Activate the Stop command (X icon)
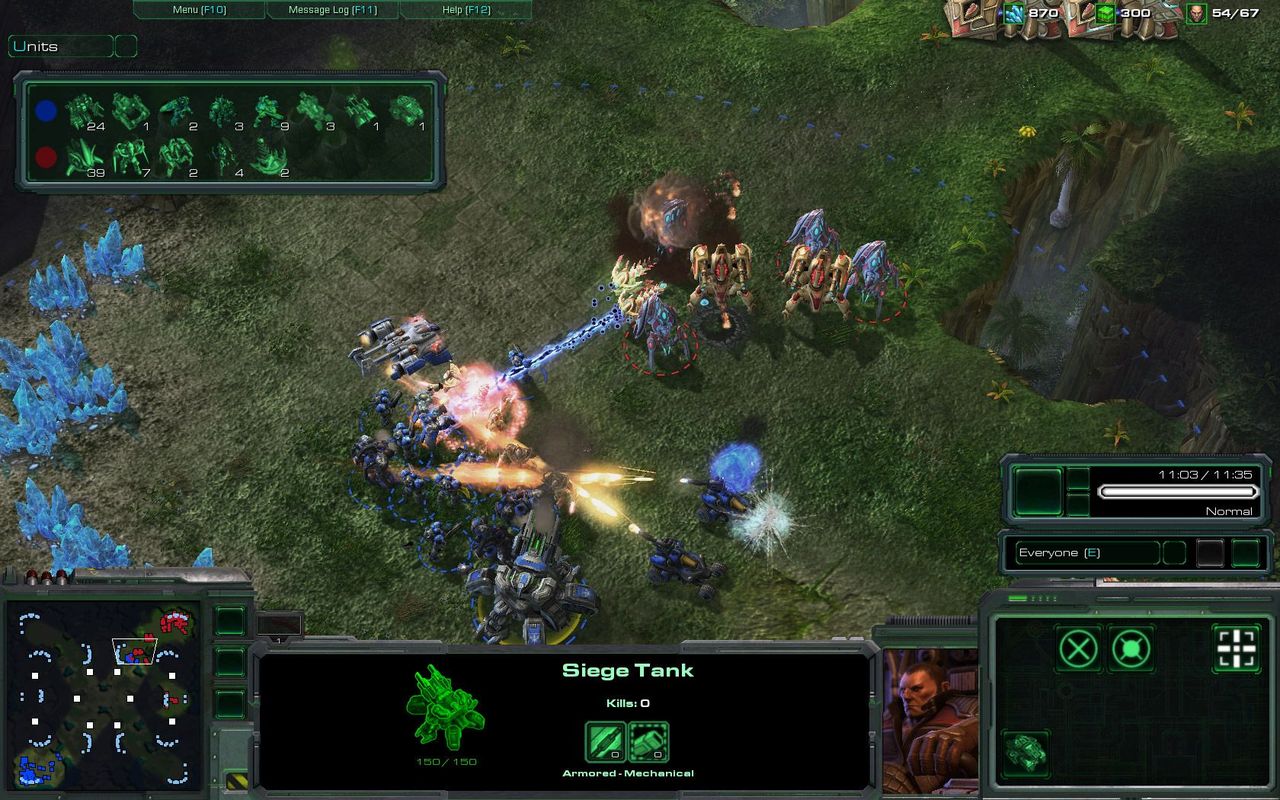The height and width of the screenshot is (800, 1280). [1078, 649]
